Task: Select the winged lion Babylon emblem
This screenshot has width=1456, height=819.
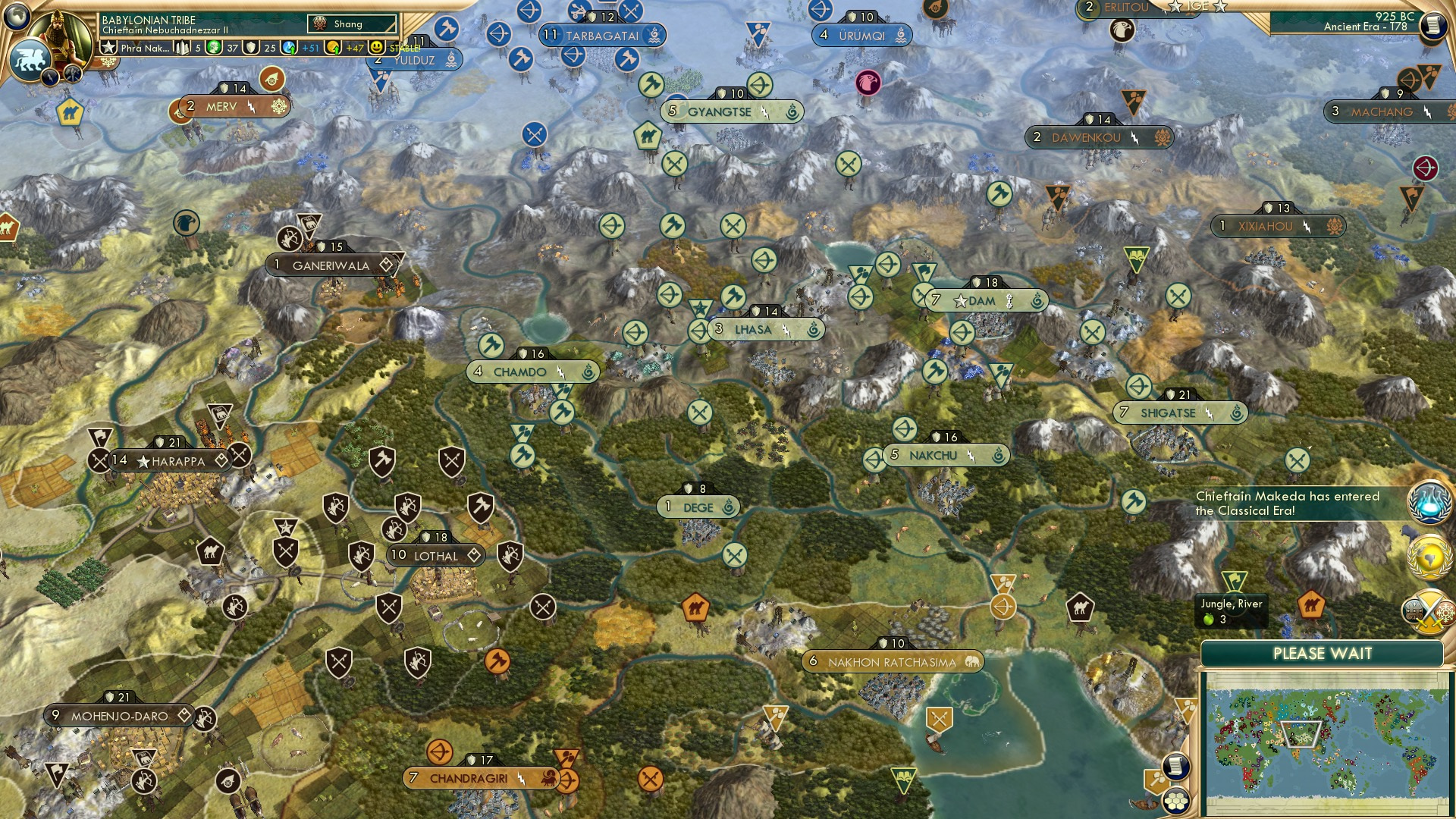Action: pos(32,61)
